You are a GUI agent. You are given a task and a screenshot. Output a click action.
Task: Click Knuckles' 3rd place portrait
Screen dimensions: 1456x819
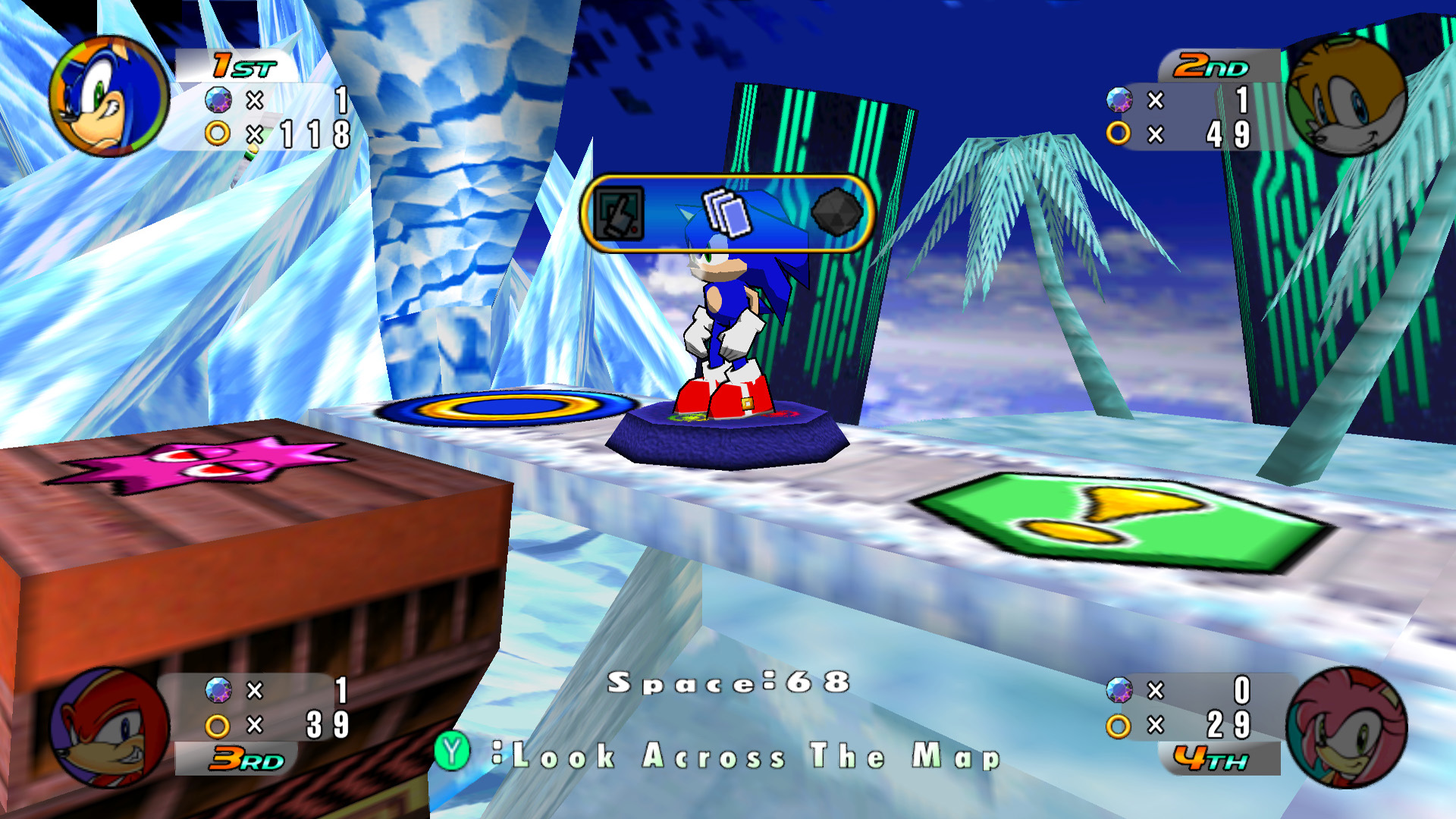108,727
